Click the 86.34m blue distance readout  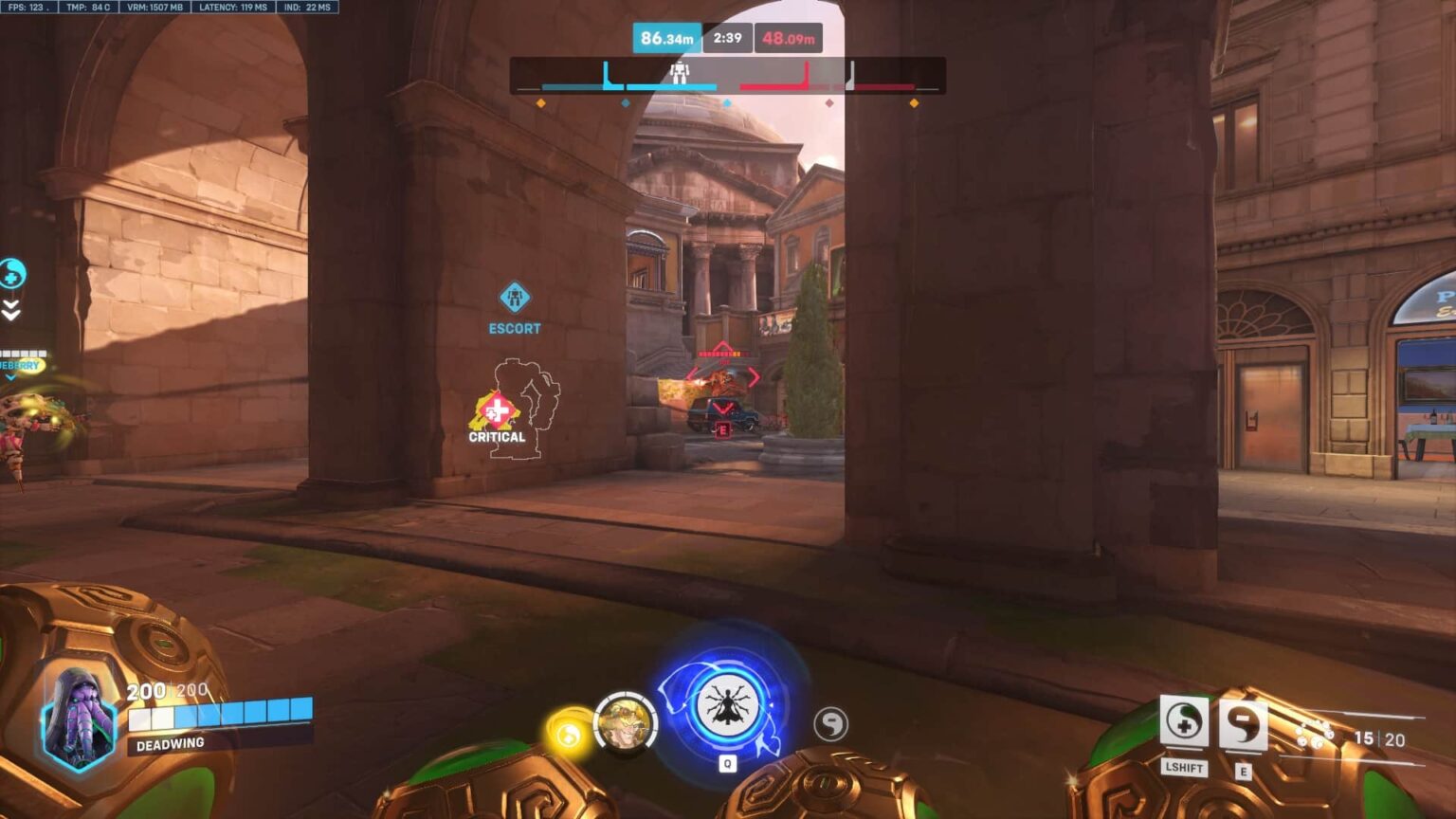coord(666,39)
